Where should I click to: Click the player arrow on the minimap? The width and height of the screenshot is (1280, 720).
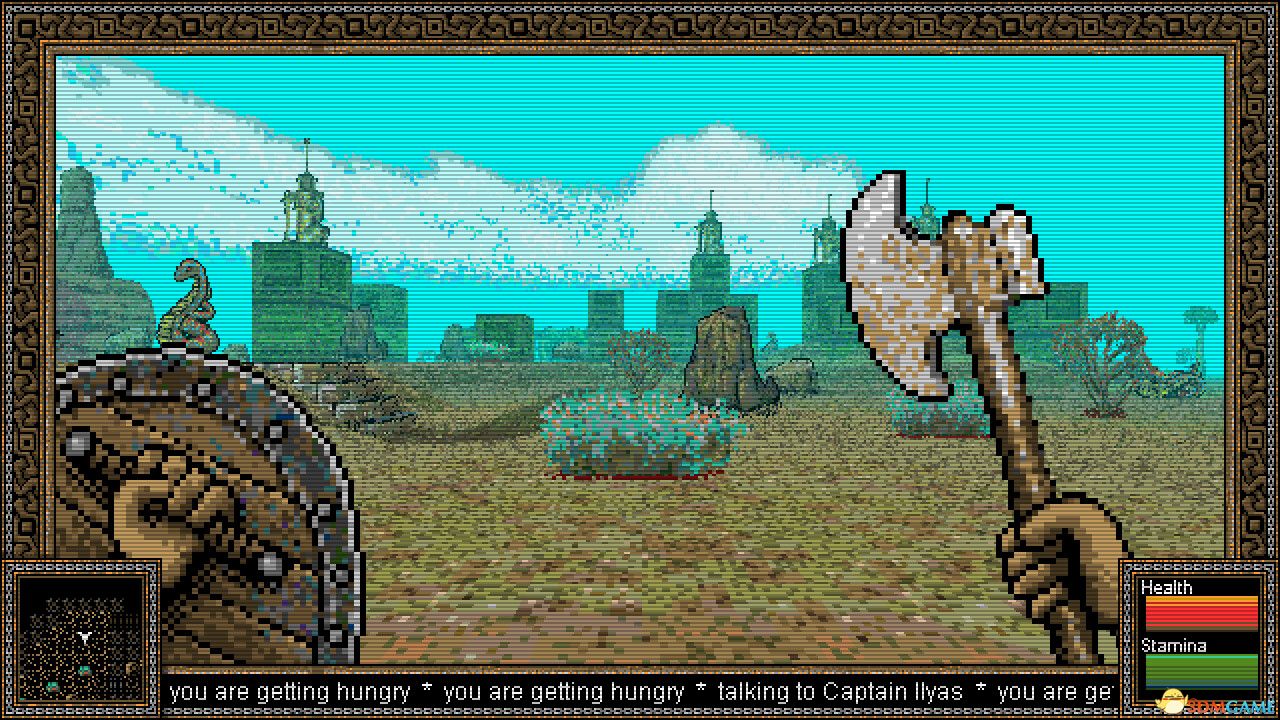[x=84, y=636]
